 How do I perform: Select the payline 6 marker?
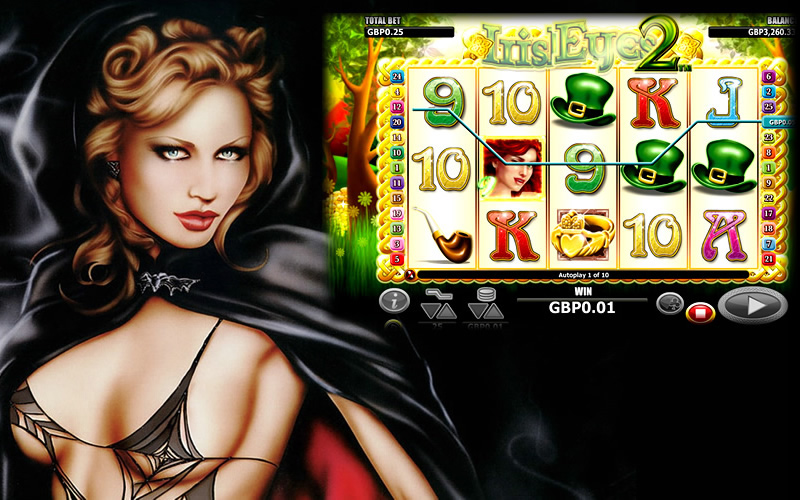(768, 76)
